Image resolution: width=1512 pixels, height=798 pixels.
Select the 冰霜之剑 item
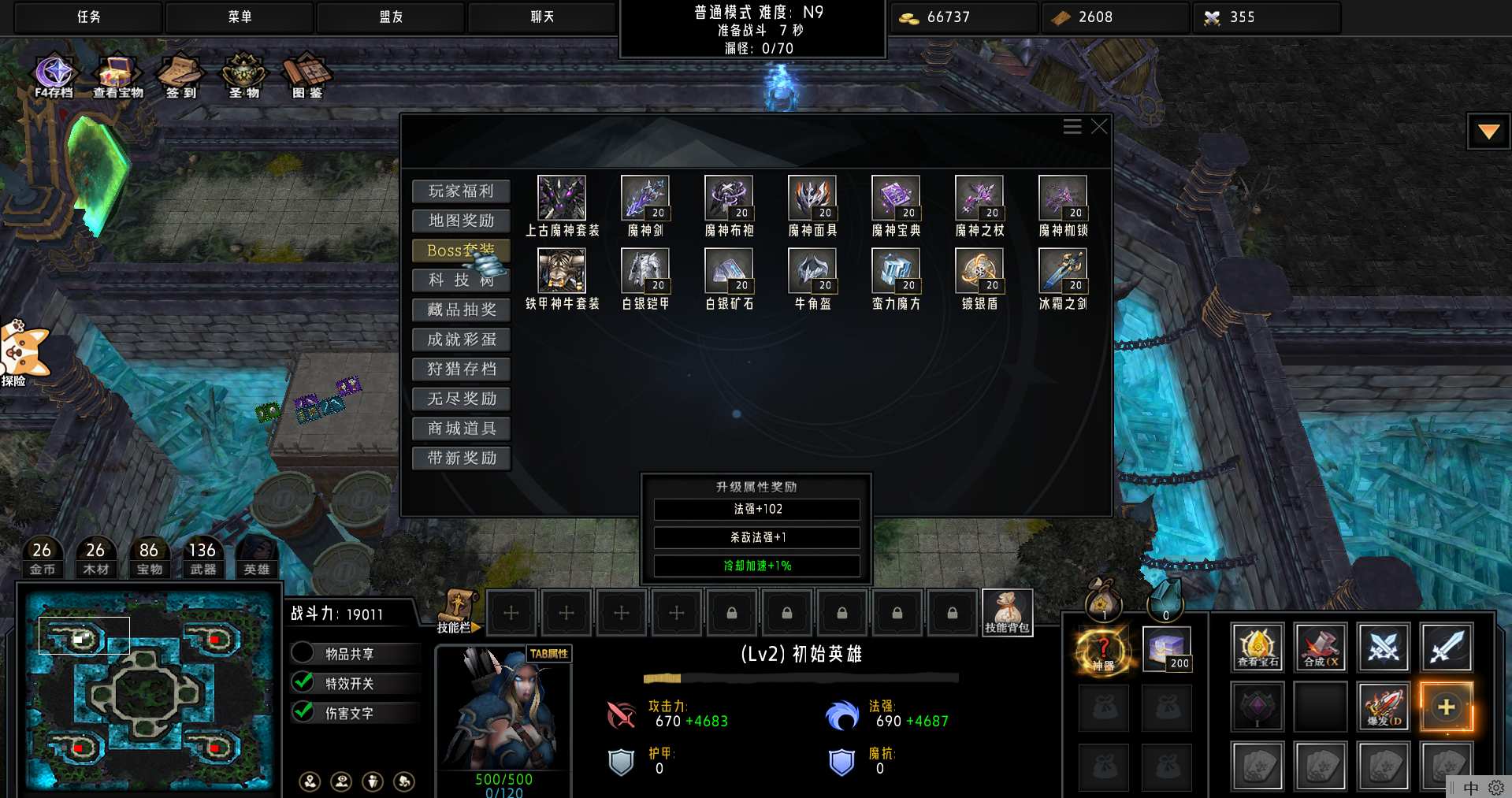click(1063, 271)
